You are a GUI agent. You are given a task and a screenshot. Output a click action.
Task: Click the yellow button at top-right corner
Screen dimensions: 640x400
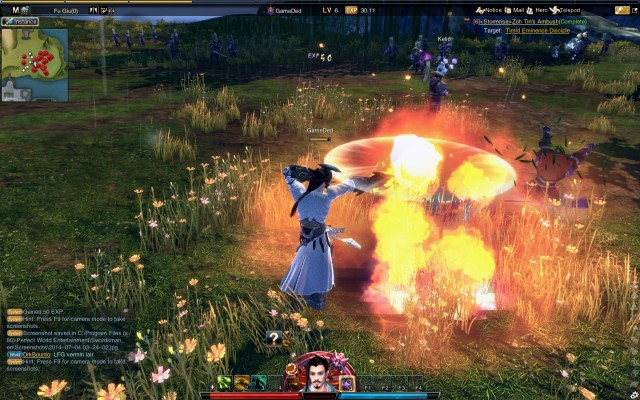[622, 10]
